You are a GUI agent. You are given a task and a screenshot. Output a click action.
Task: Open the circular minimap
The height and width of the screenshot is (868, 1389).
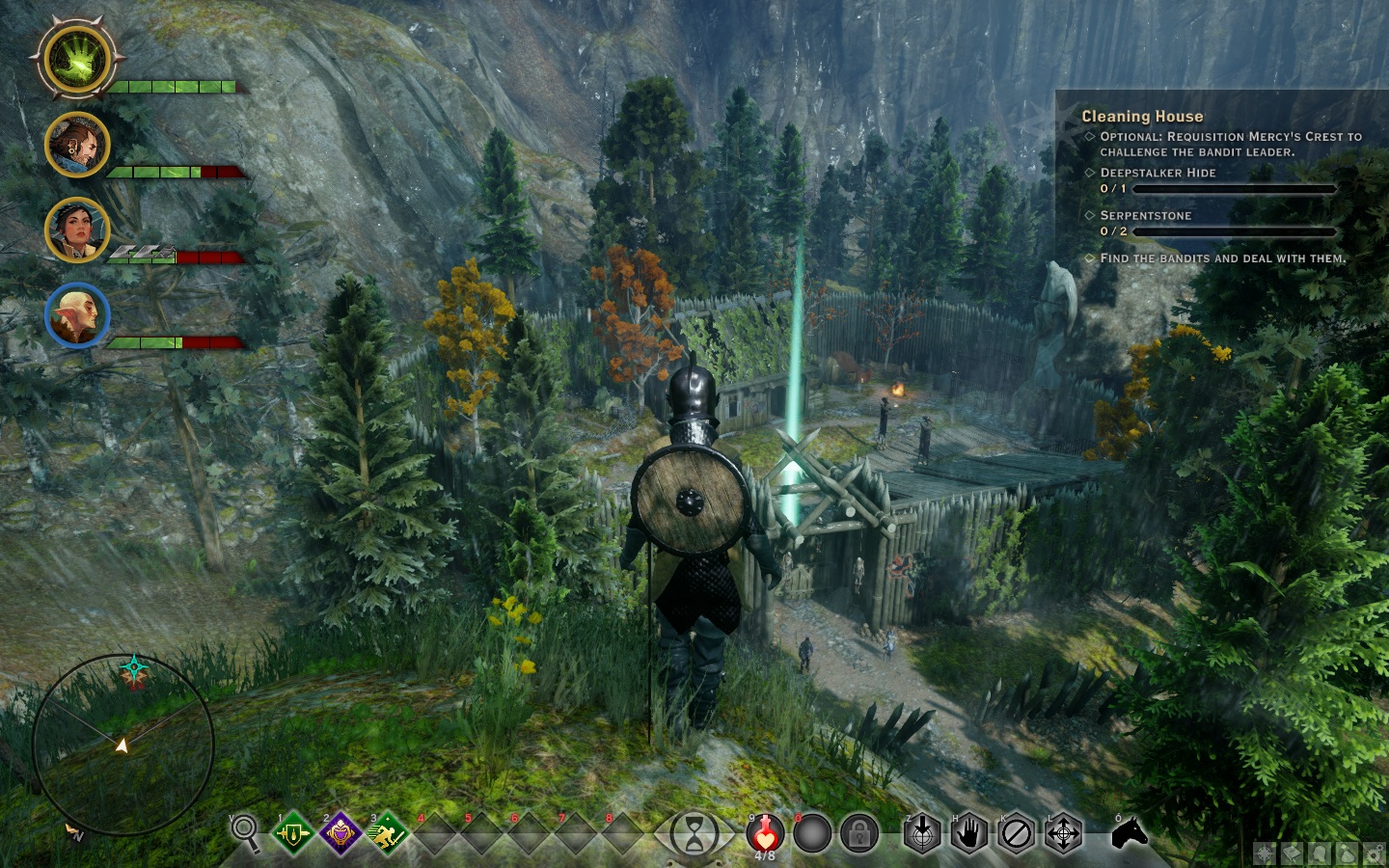[x=123, y=746]
